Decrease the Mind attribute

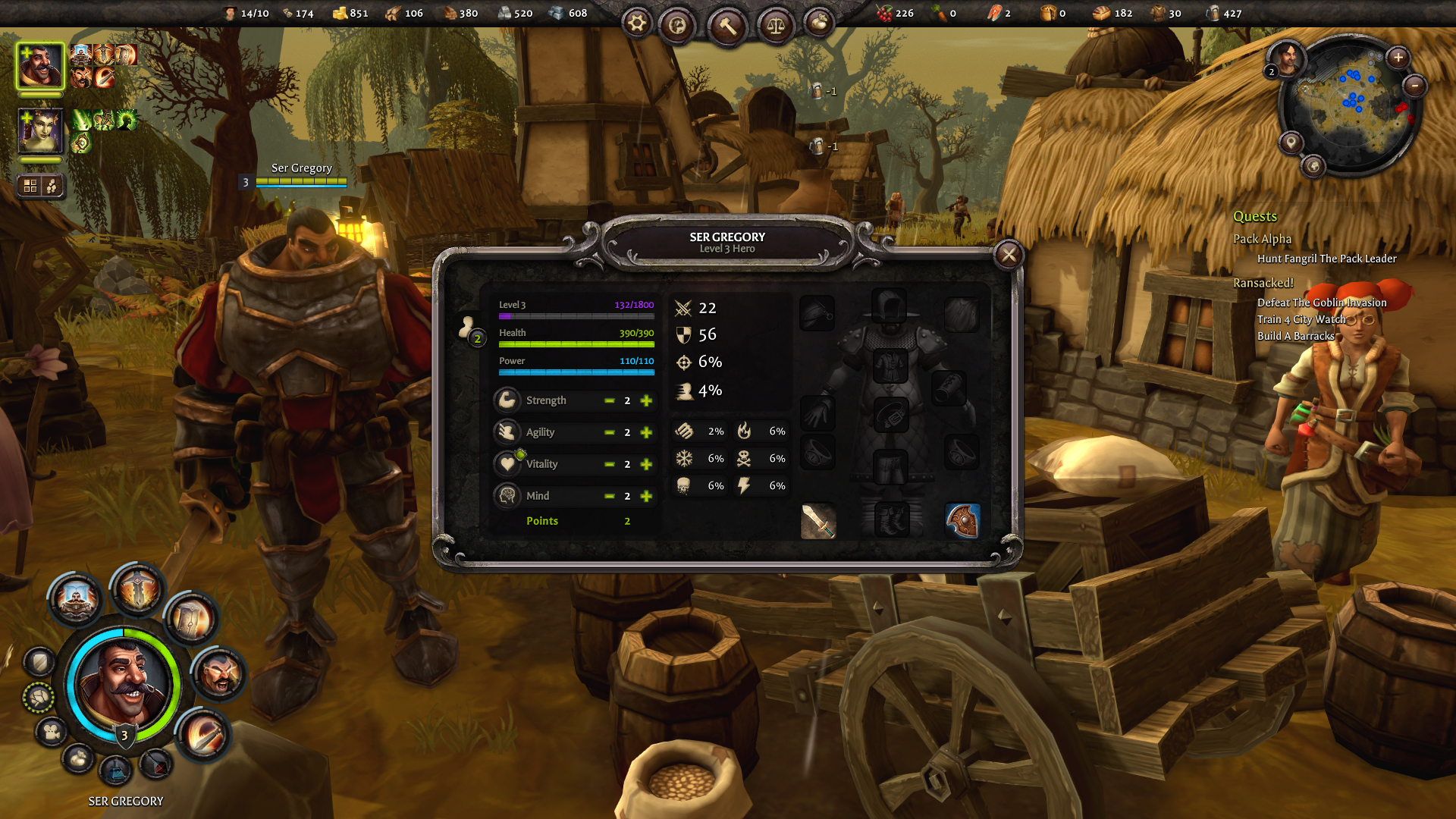click(x=609, y=496)
